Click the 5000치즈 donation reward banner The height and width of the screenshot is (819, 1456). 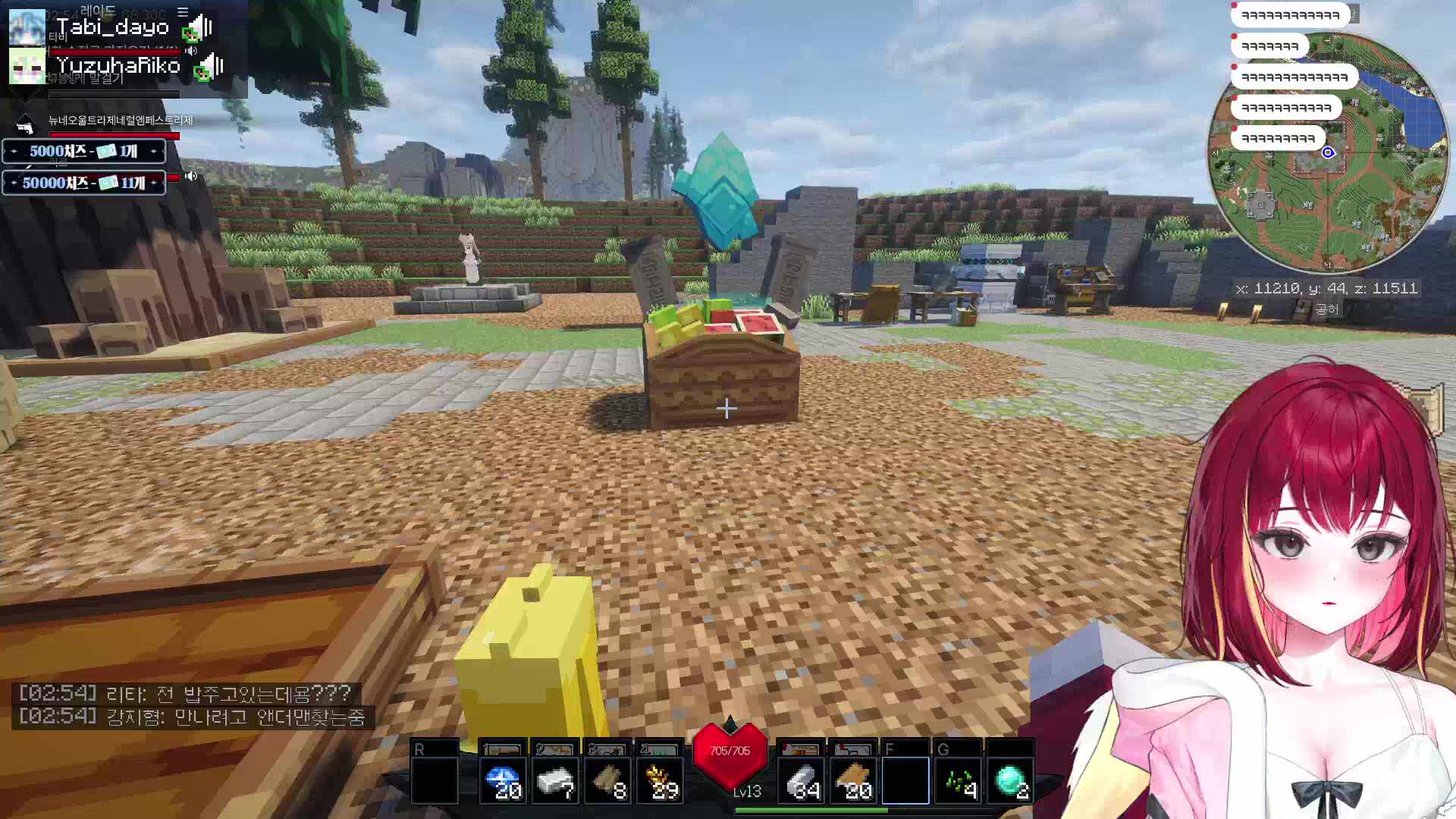83,152
